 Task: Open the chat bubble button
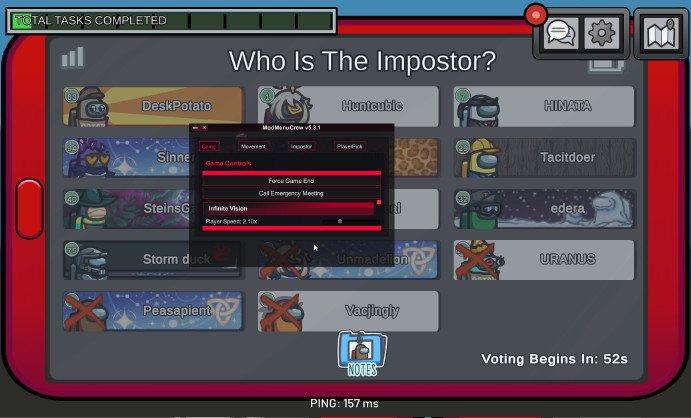pyautogui.click(x=560, y=33)
